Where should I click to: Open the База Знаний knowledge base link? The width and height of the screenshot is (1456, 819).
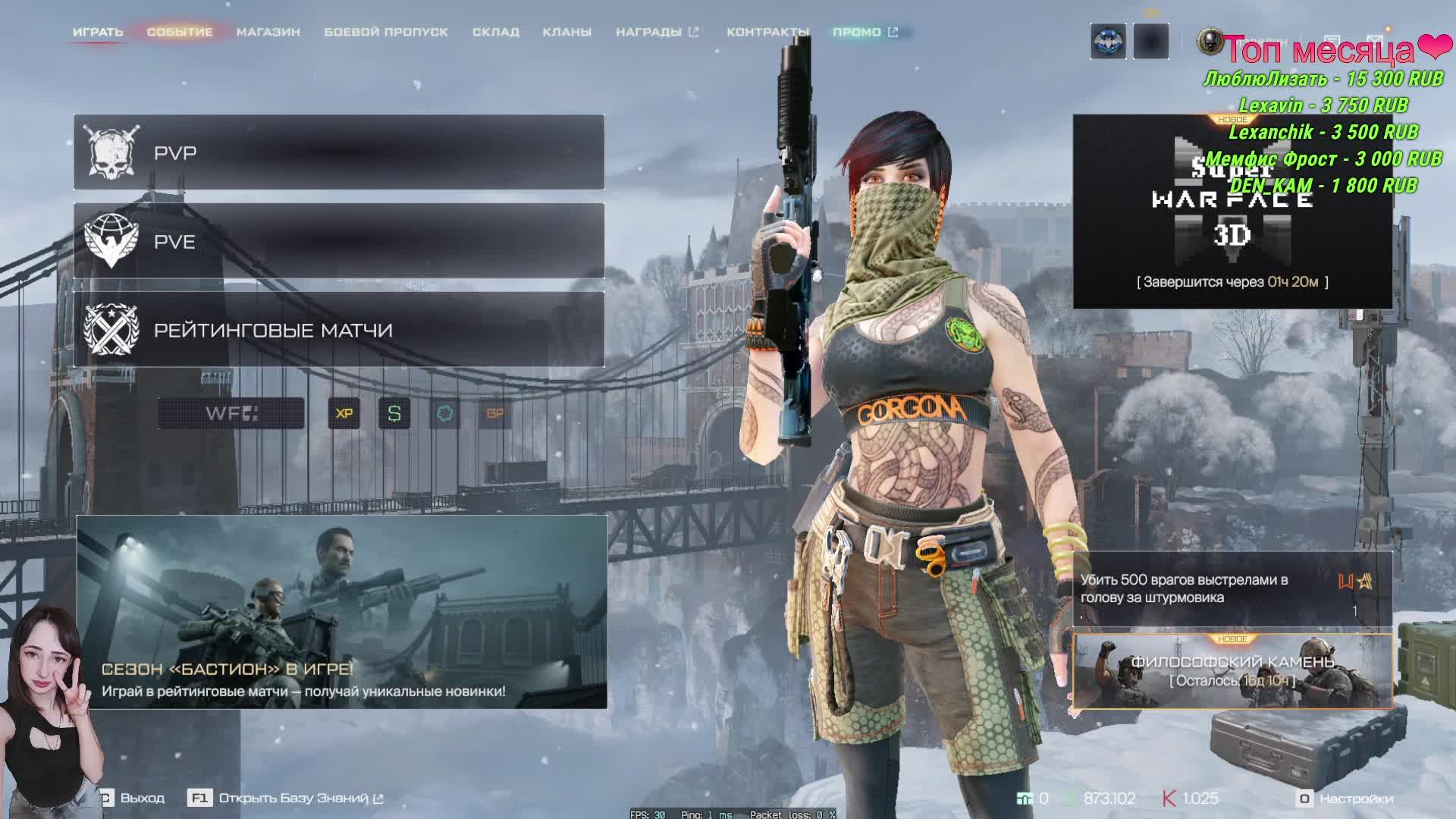click(x=292, y=799)
